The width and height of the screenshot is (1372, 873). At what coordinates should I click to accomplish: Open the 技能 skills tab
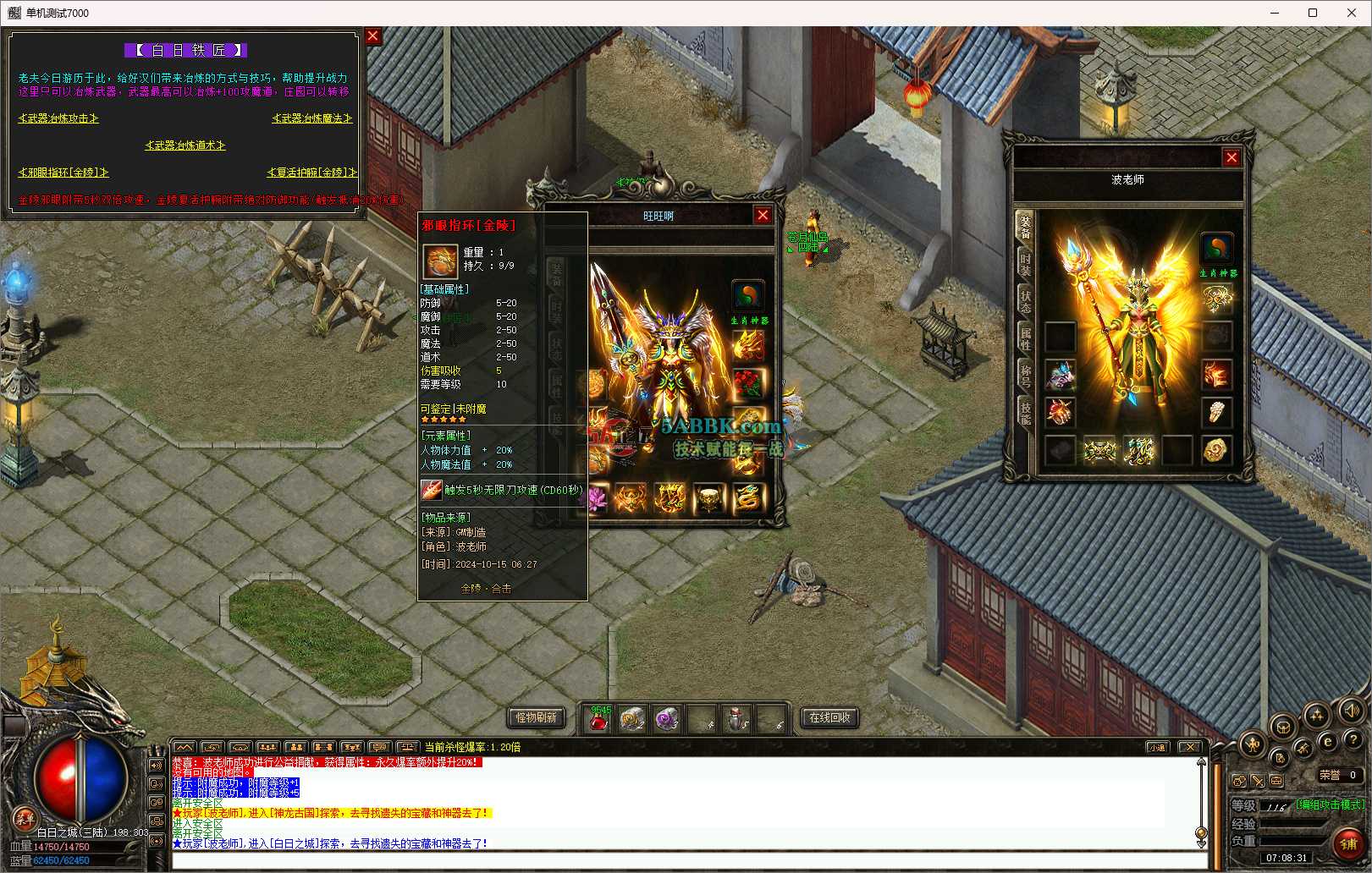click(1025, 412)
